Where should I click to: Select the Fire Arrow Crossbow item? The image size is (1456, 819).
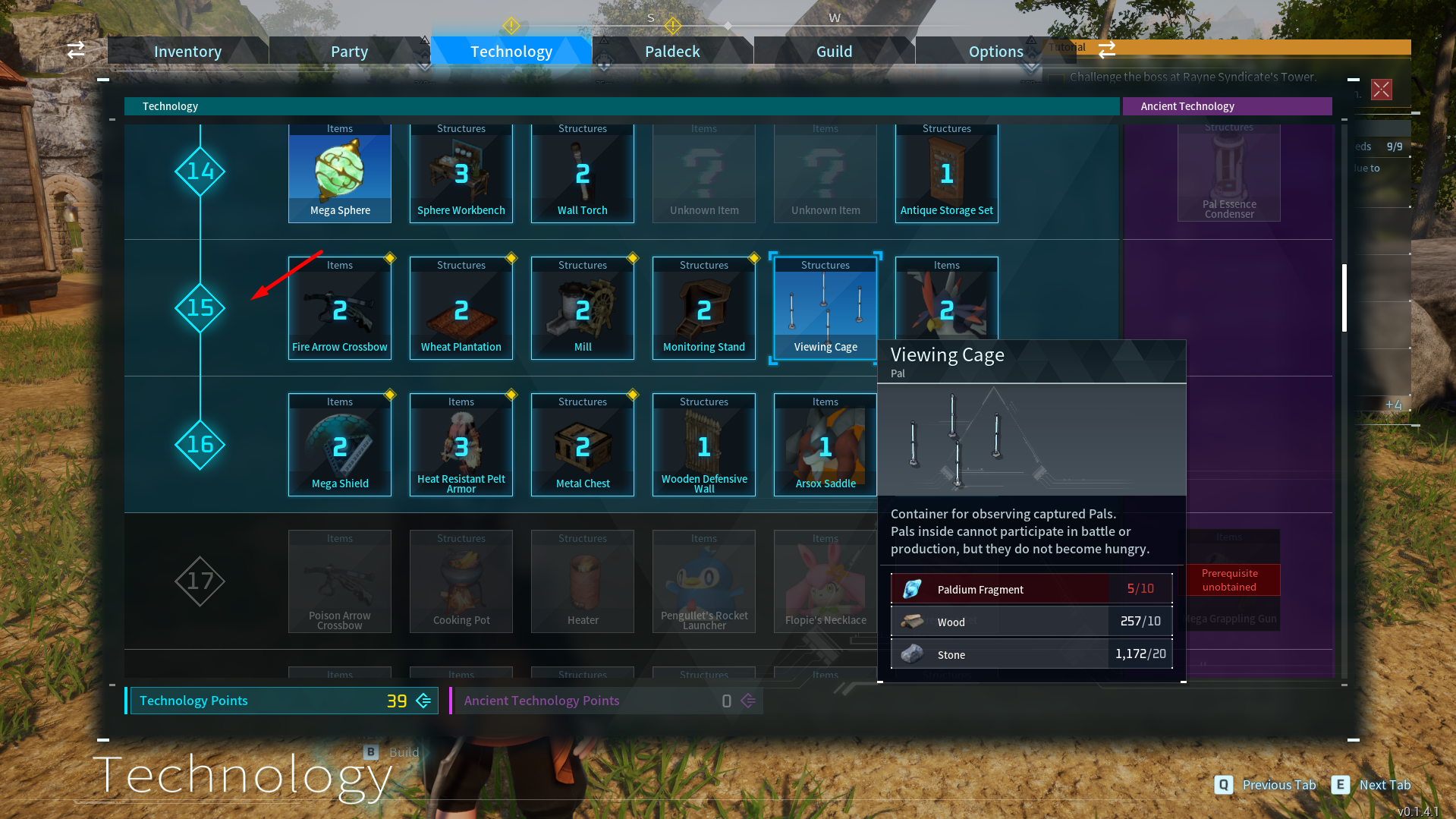[340, 308]
